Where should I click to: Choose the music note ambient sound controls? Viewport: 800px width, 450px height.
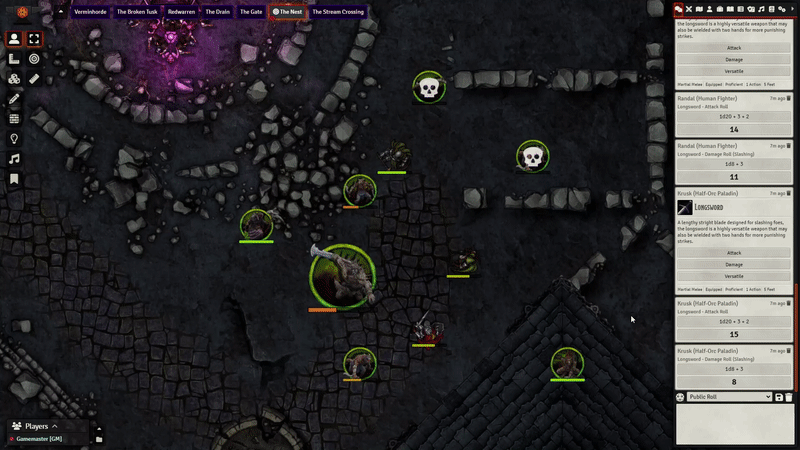(14, 159)
